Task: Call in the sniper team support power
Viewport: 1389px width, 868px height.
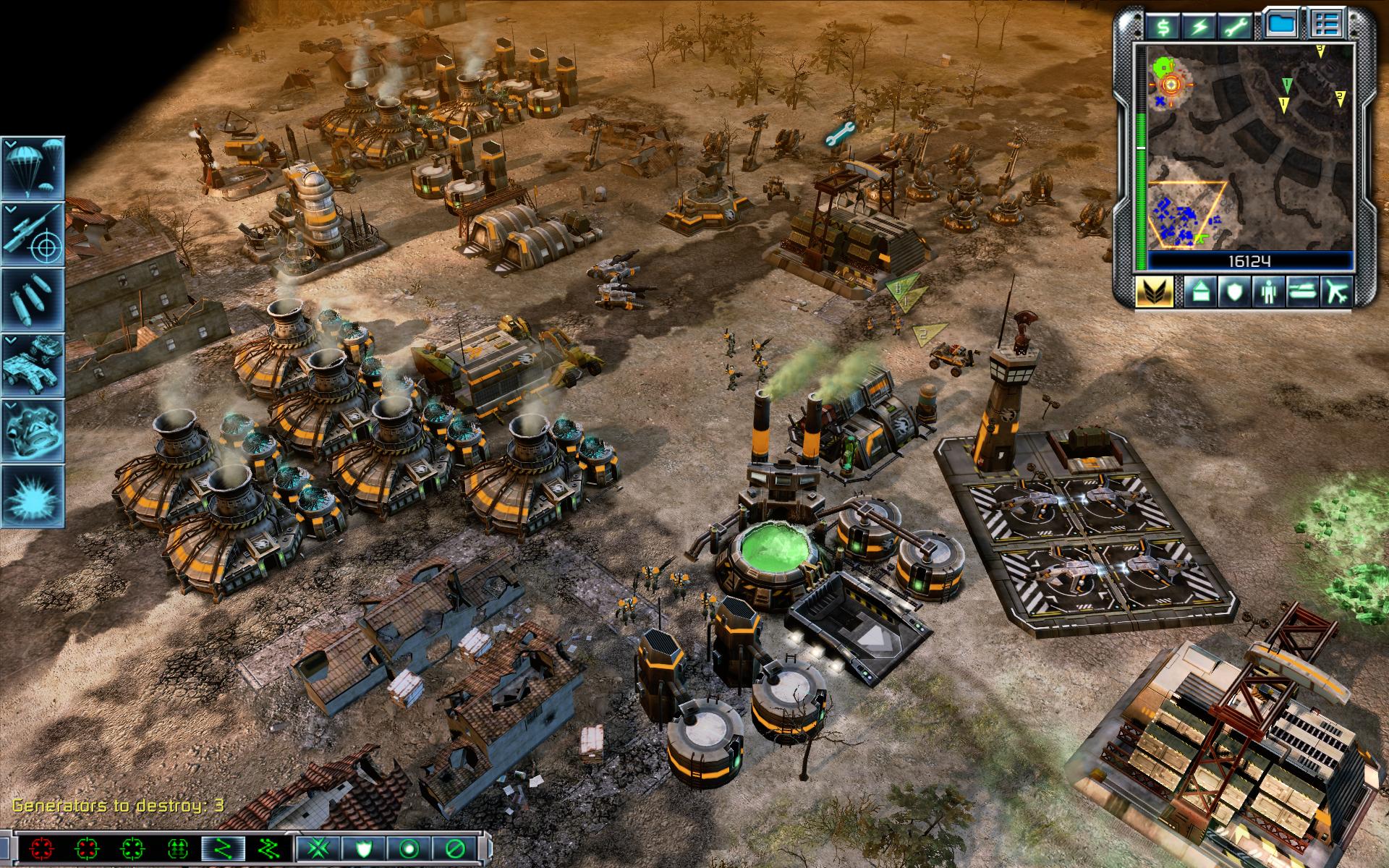Action: (x=33, y=234)
